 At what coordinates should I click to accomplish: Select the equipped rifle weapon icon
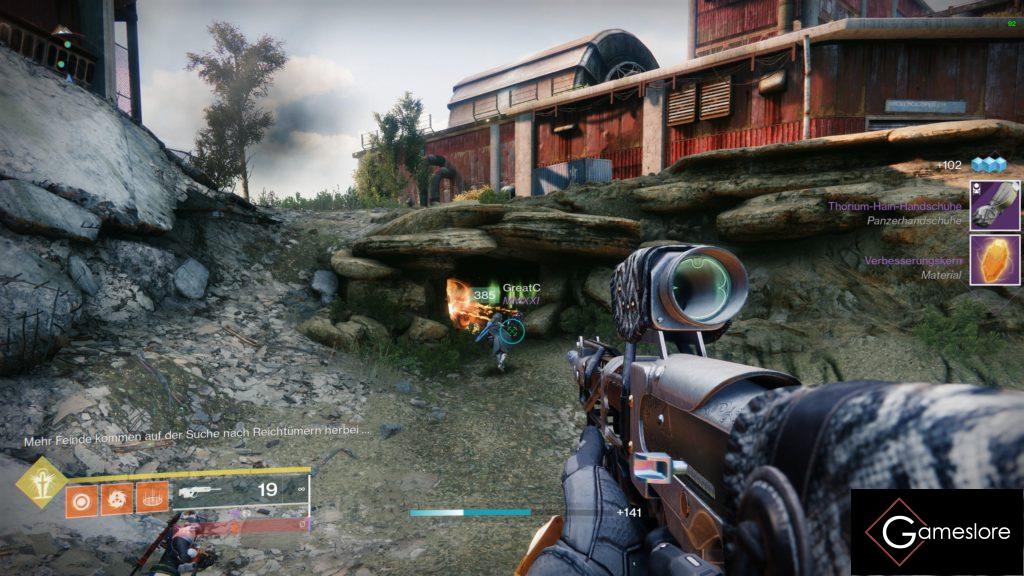click(200, 491)
